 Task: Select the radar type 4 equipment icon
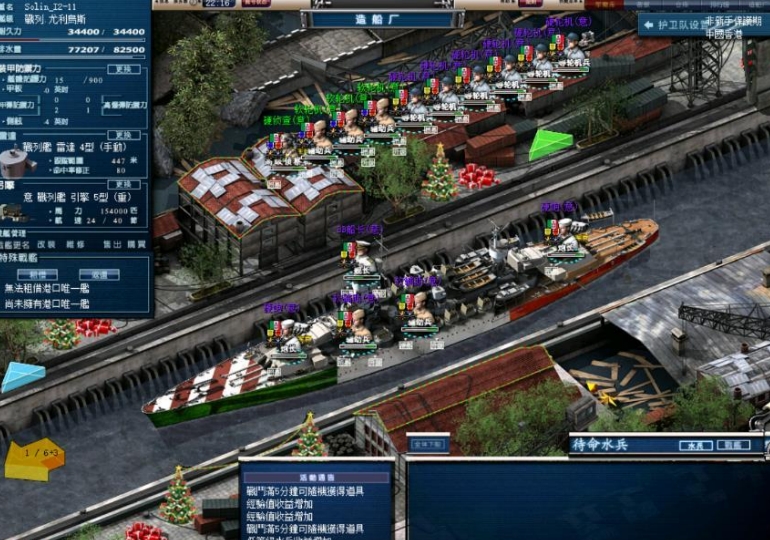coord(15,160)
